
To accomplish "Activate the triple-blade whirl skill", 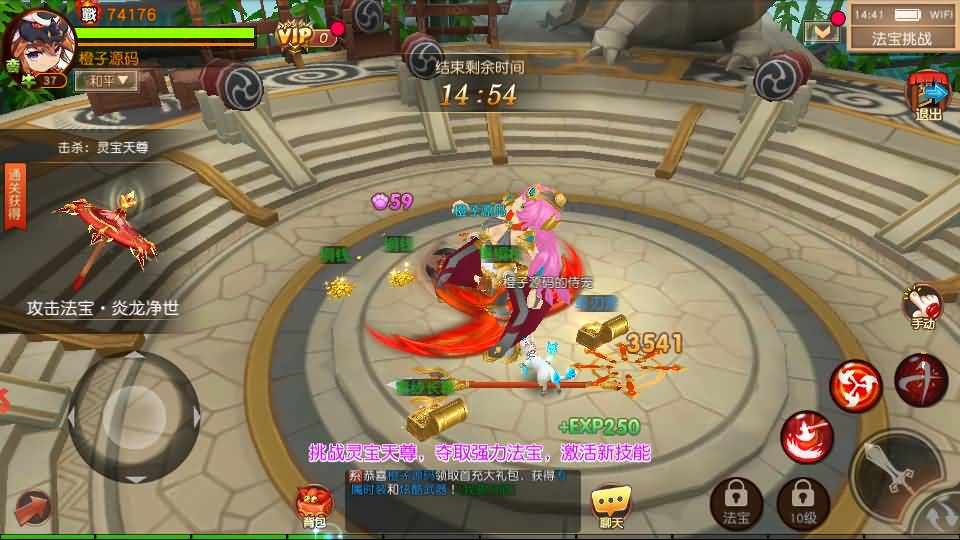I will 855,385.
